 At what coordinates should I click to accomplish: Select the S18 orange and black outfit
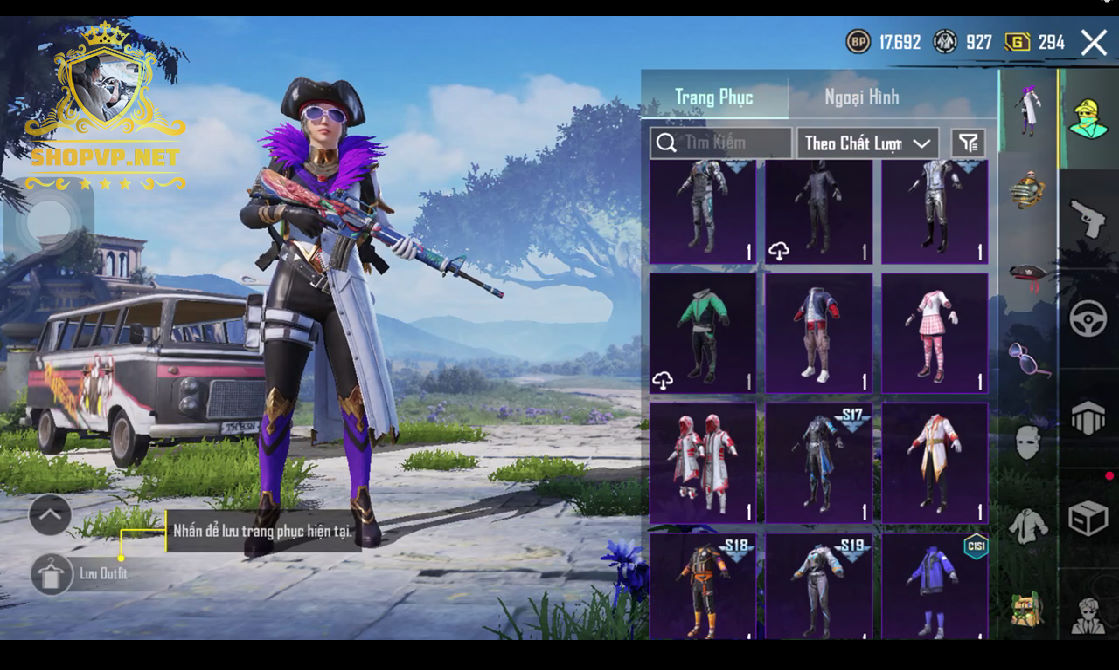(x=703, y=587)
